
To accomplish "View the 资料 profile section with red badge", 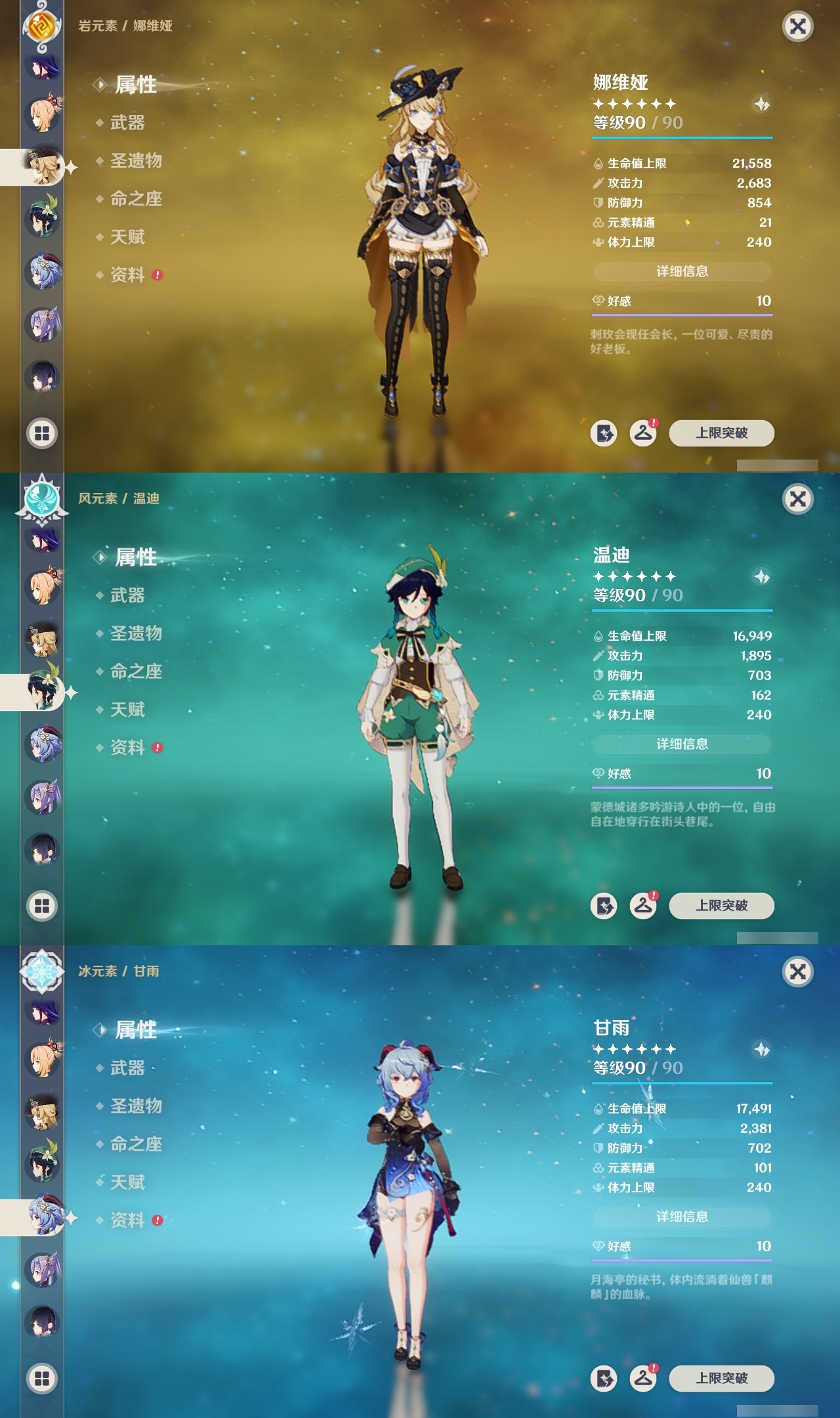I will coord(129,276).
